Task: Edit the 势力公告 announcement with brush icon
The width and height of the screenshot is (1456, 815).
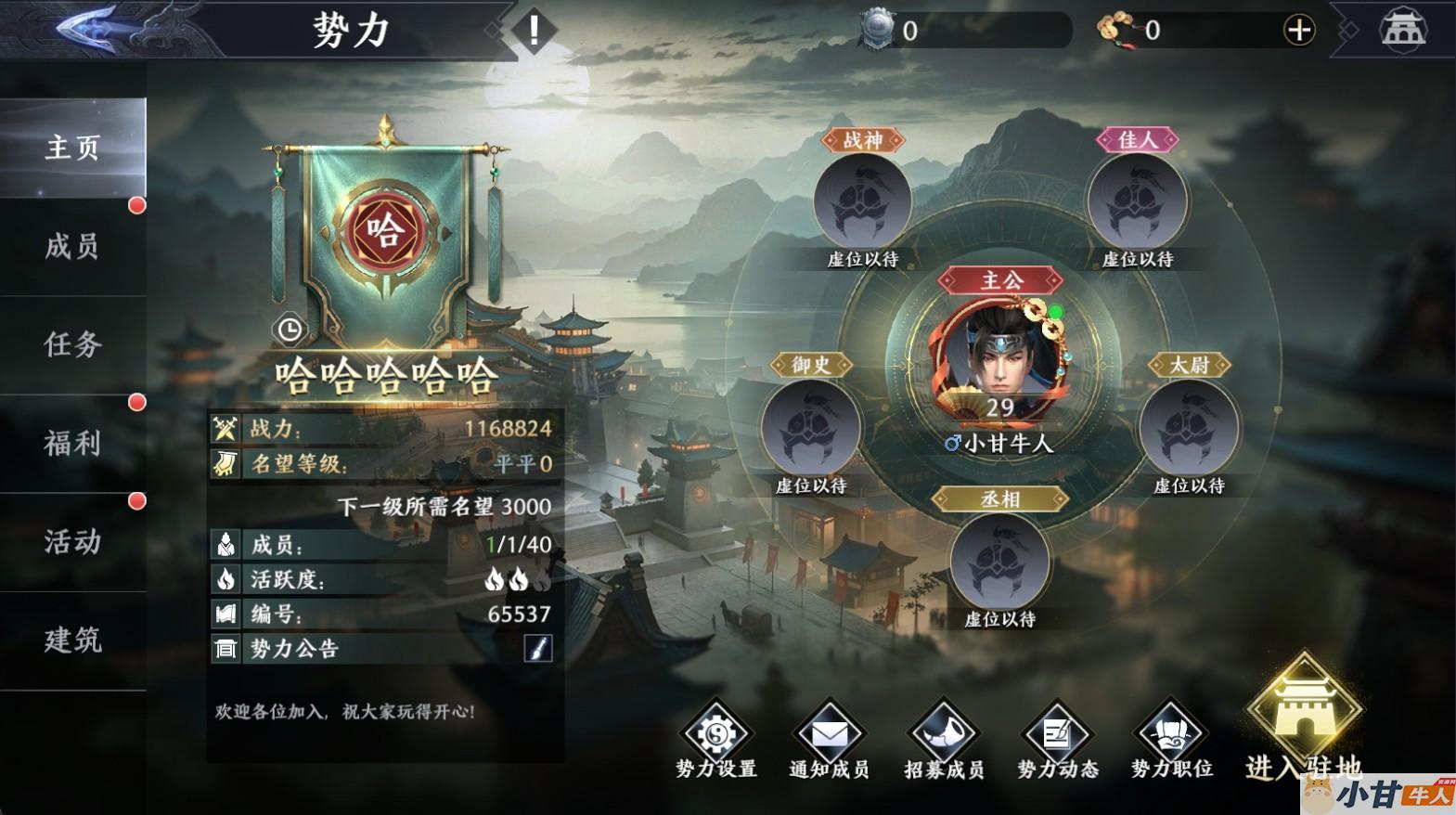Action: tap(537, 648)
